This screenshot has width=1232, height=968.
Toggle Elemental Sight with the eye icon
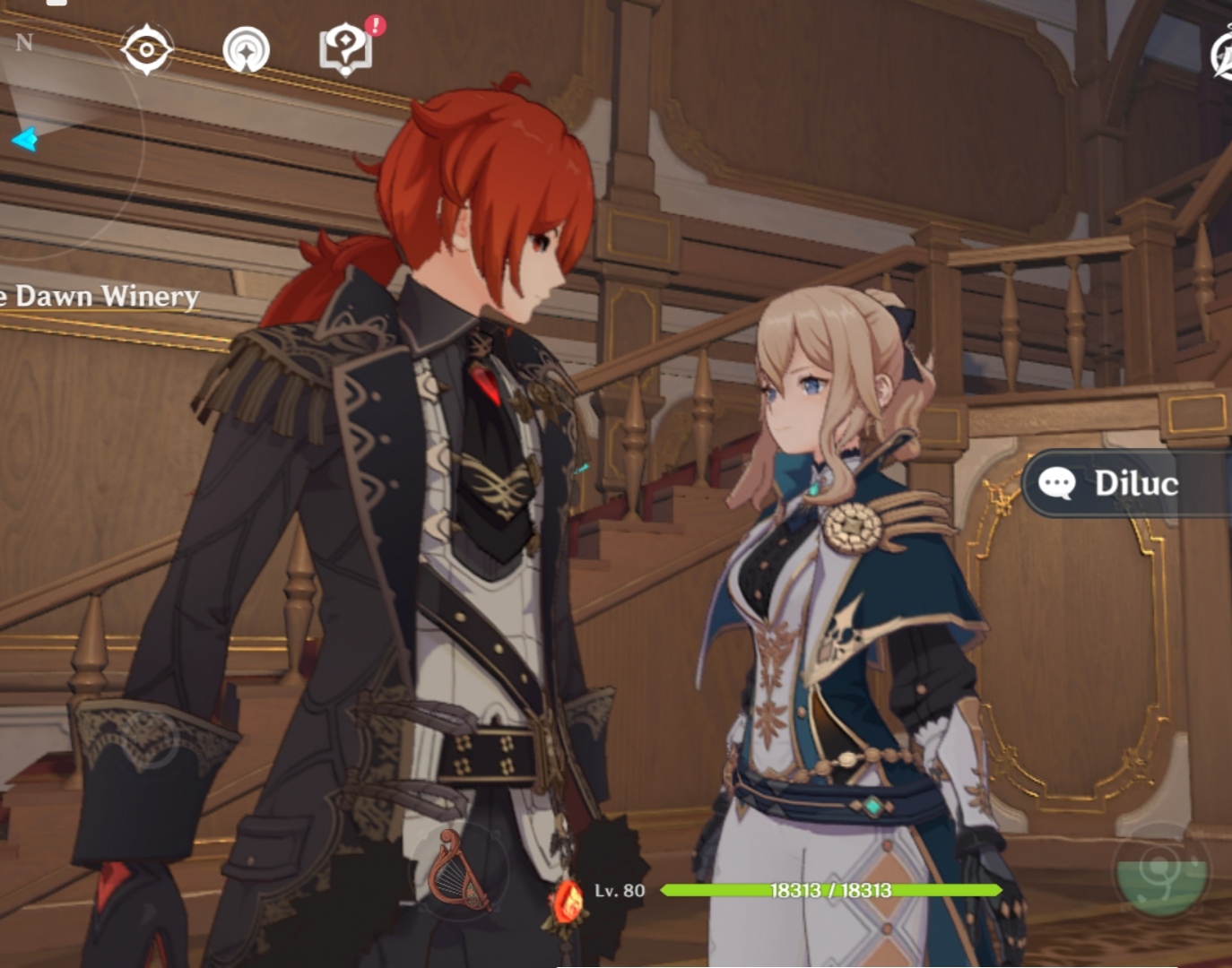146,49
